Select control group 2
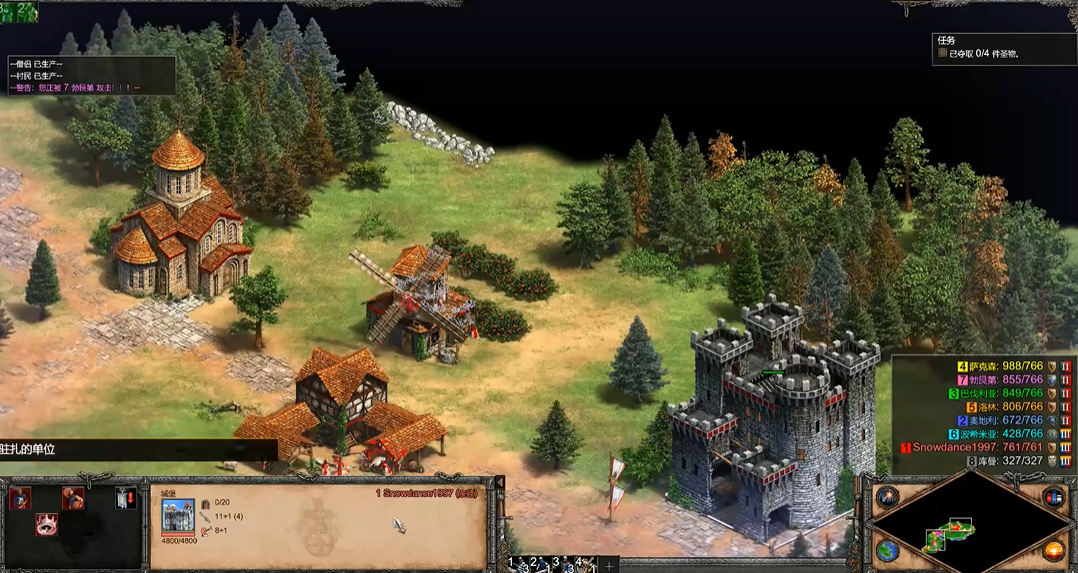Screen dimensions: 1078x573 pos(539,565)
